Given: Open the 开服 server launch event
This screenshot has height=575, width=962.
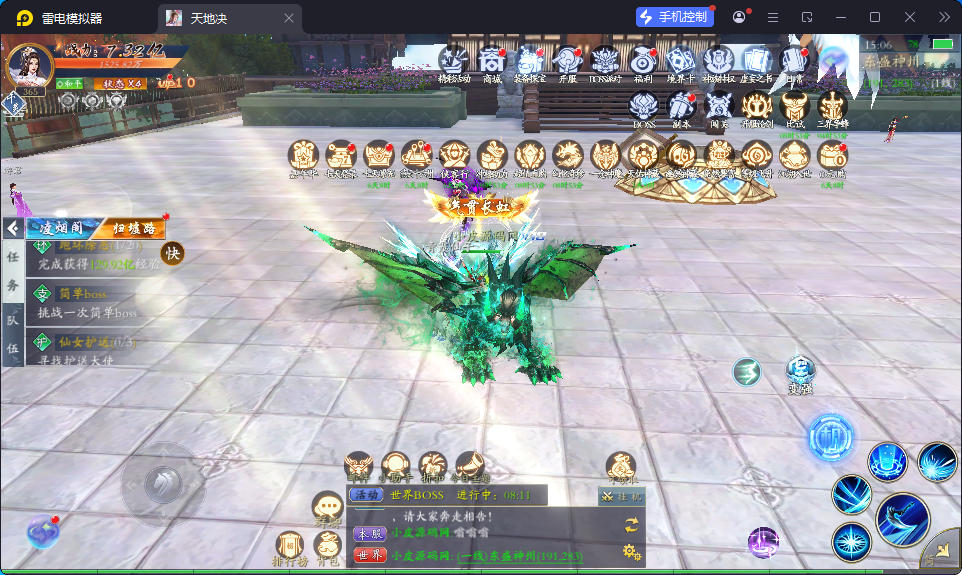Looking at the screenshot, I should 567,61.
